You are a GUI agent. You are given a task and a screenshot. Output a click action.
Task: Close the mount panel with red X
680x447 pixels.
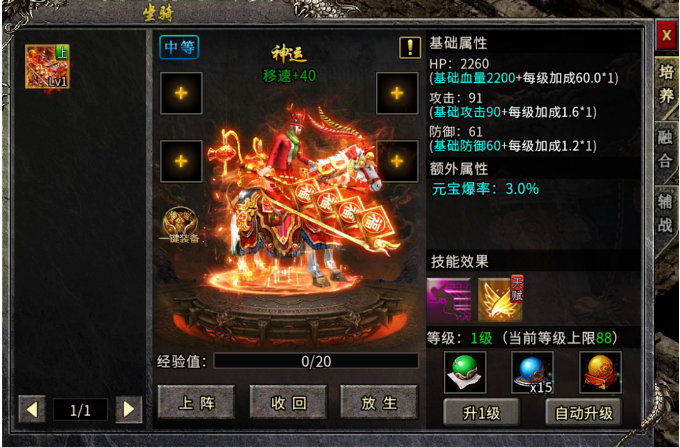(666, 36)
